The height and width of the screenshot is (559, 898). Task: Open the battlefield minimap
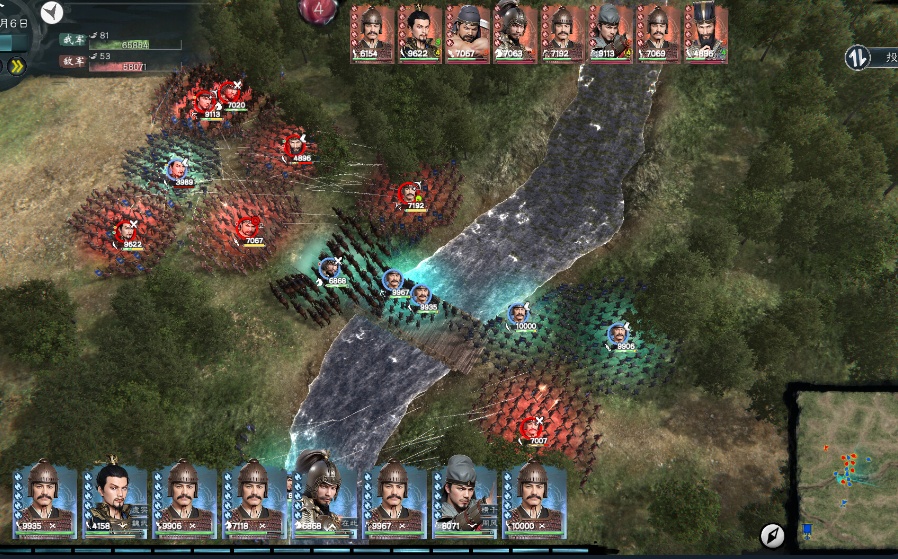pos(846,467)
